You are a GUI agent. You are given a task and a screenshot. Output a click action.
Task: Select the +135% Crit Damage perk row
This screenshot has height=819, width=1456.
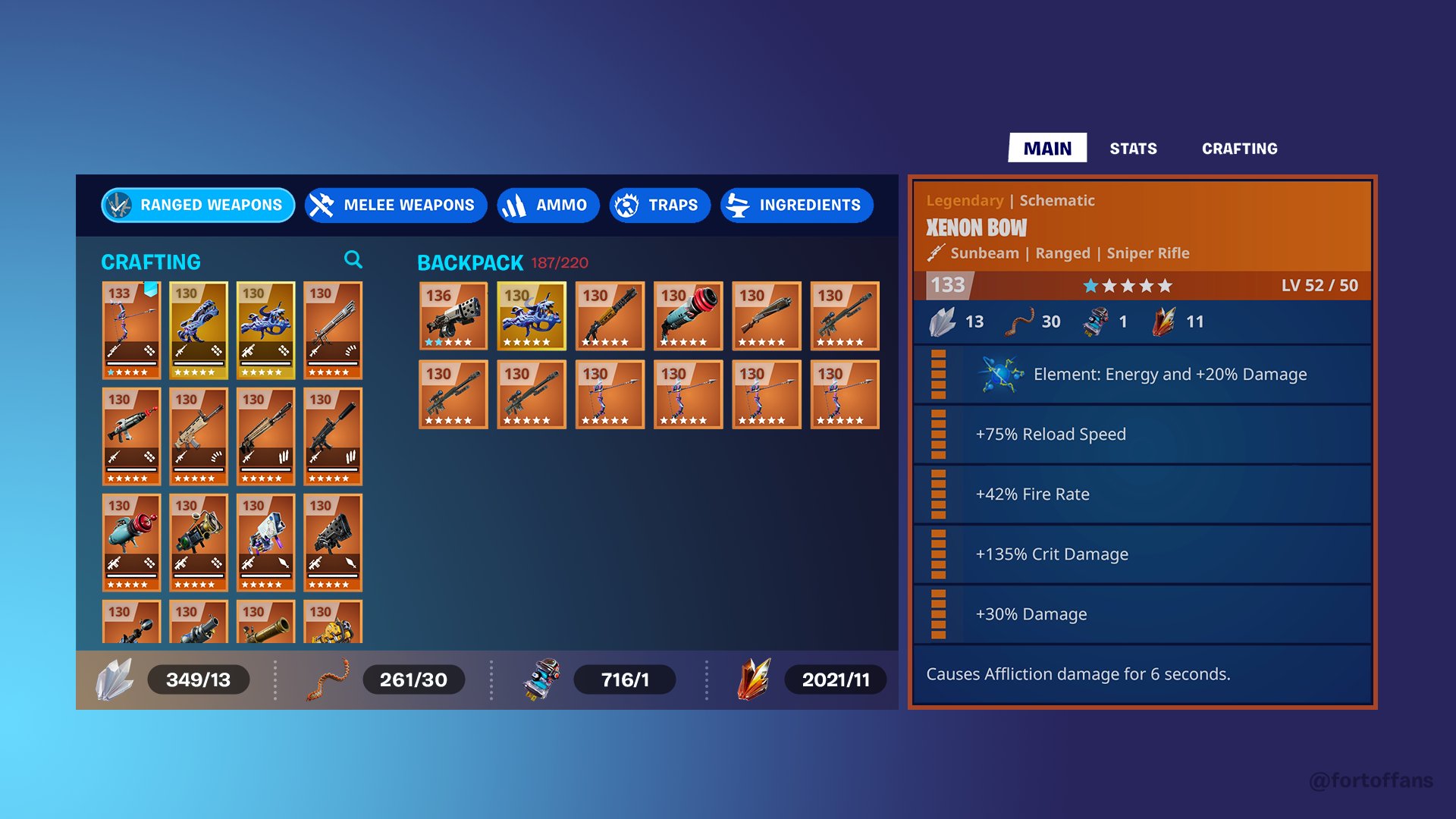coord(1137,554)
